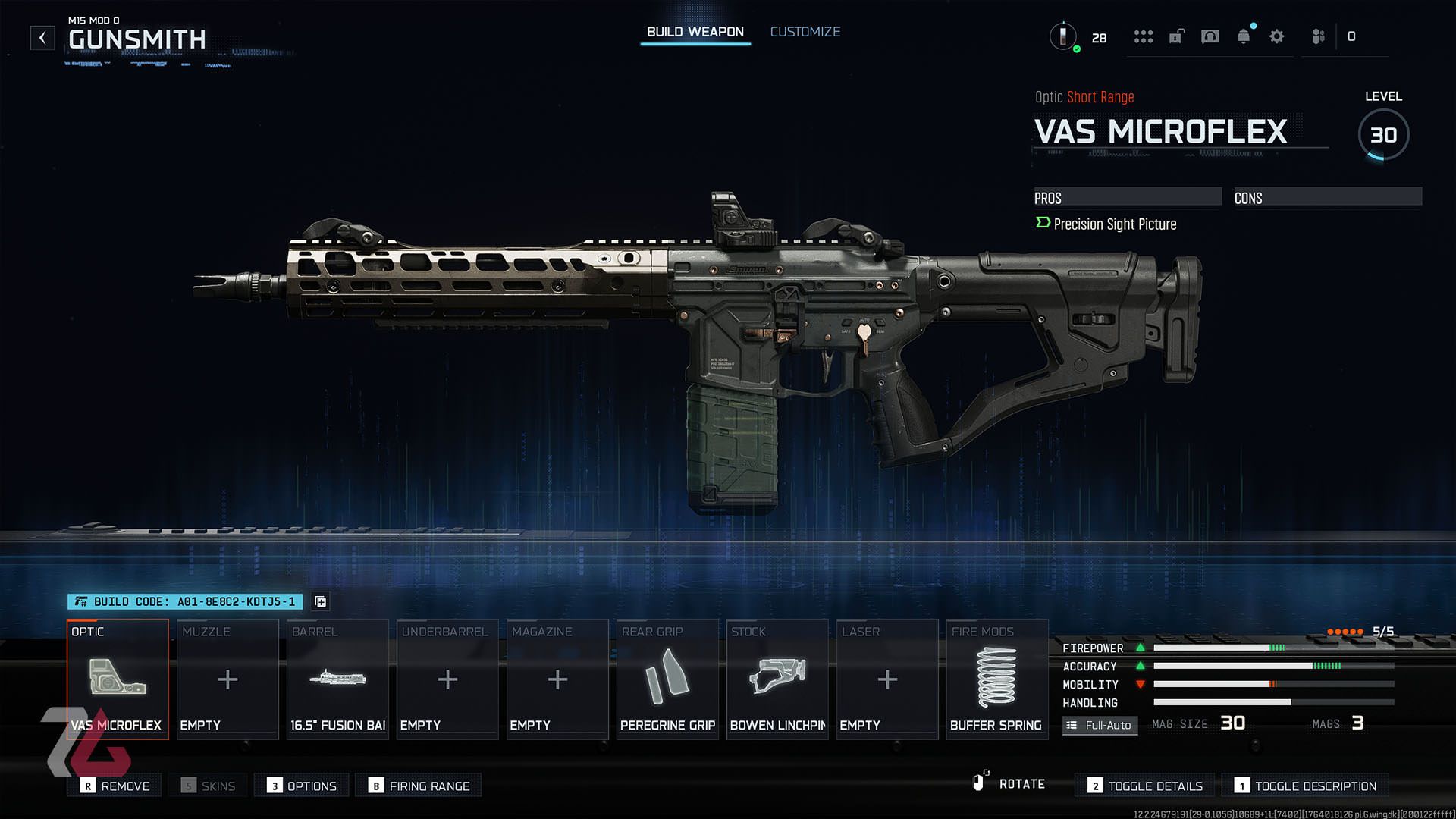
Task: Change the Full-Auto fire mode
Action: point(1100,726)
